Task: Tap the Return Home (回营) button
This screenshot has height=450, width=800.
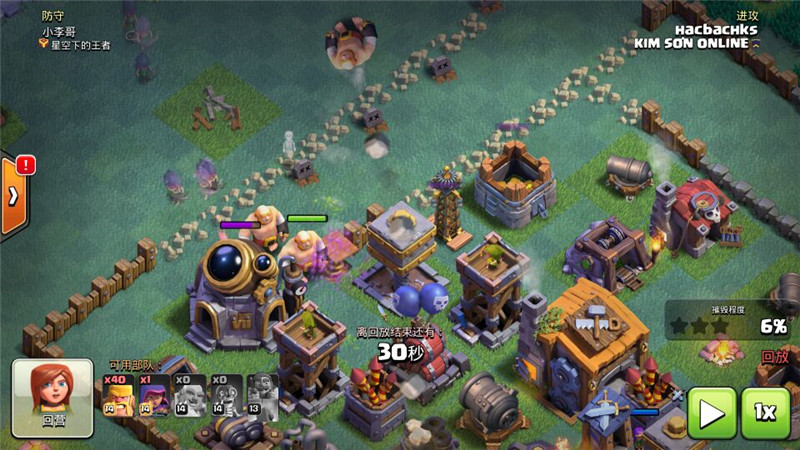Action: [52, 397]
